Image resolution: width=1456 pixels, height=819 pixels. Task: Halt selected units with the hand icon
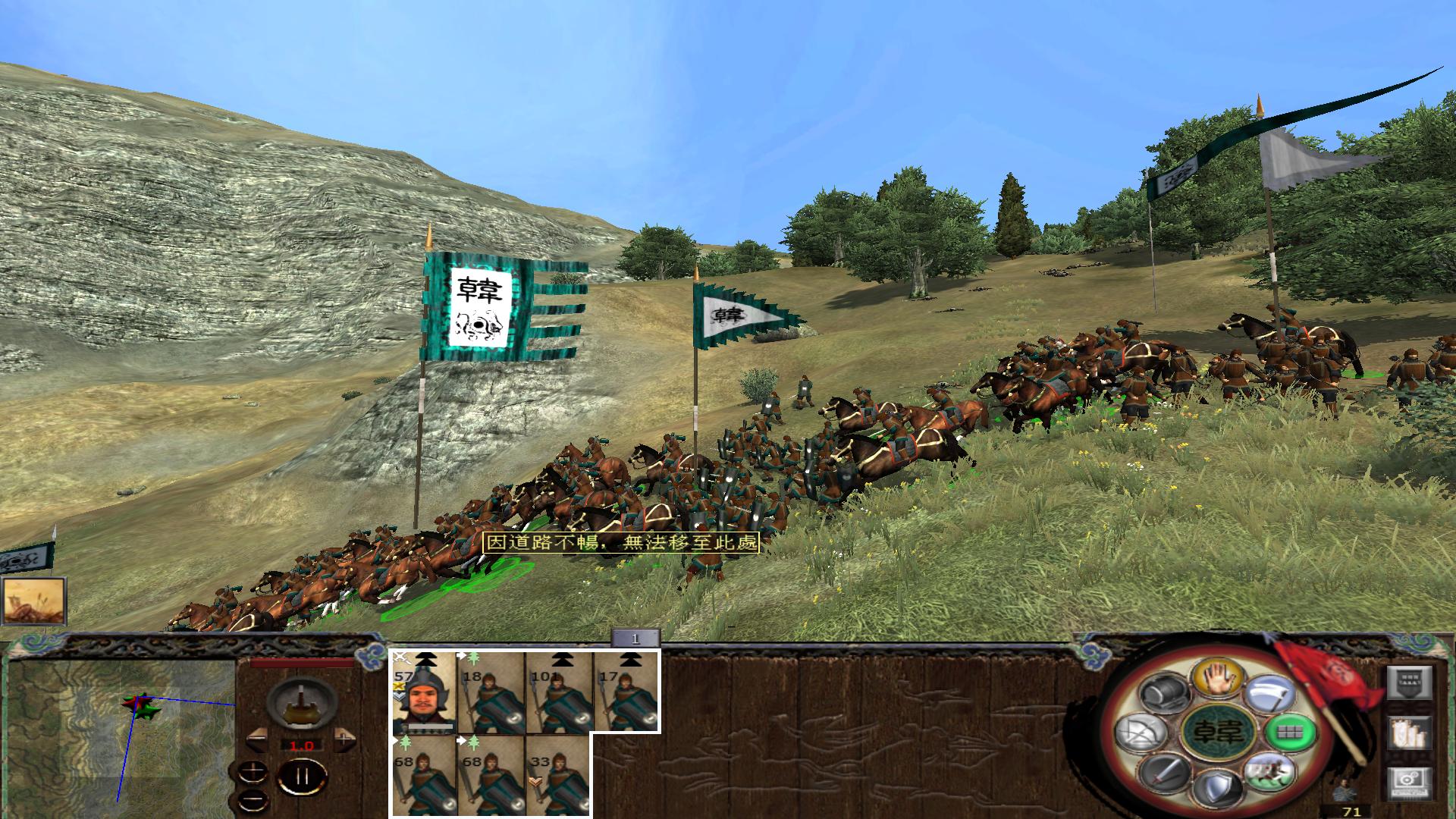pos(1218,679)
